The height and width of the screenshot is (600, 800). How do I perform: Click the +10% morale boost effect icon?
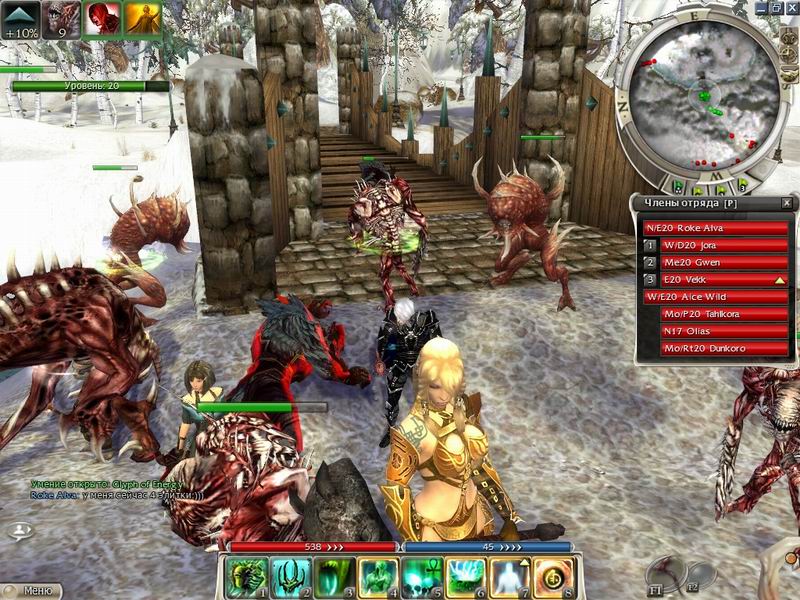[21, 19]
